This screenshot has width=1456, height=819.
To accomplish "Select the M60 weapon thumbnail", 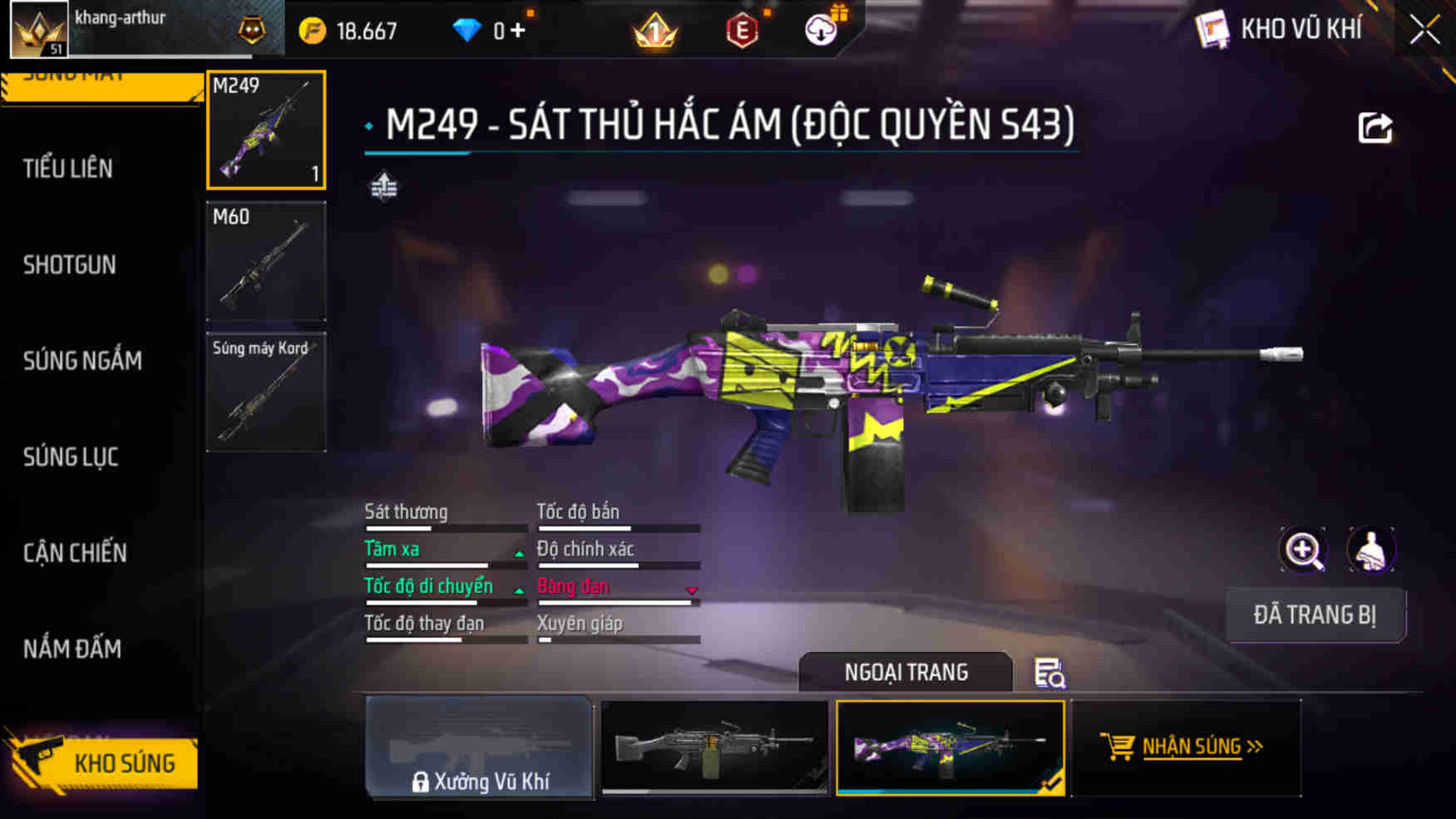I will tap(266, 262).
